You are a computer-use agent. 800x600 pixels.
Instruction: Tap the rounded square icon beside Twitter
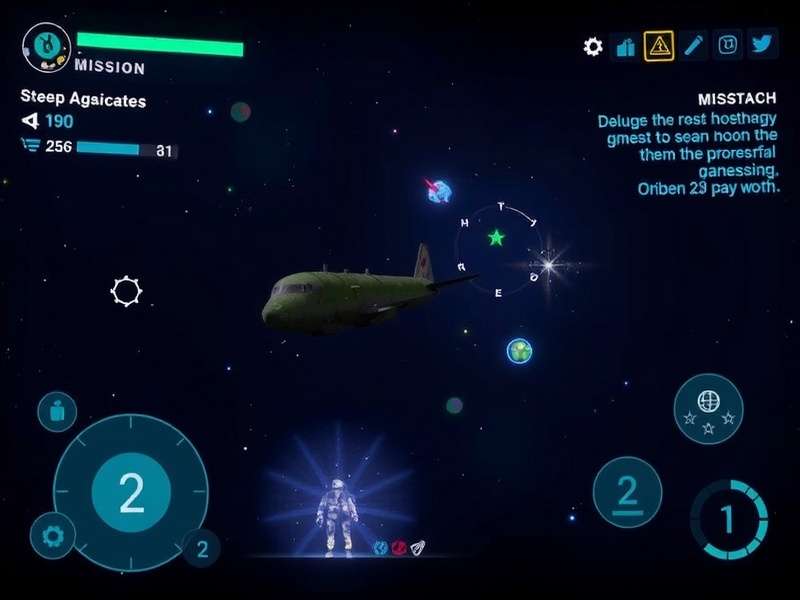tap(729, 45)
